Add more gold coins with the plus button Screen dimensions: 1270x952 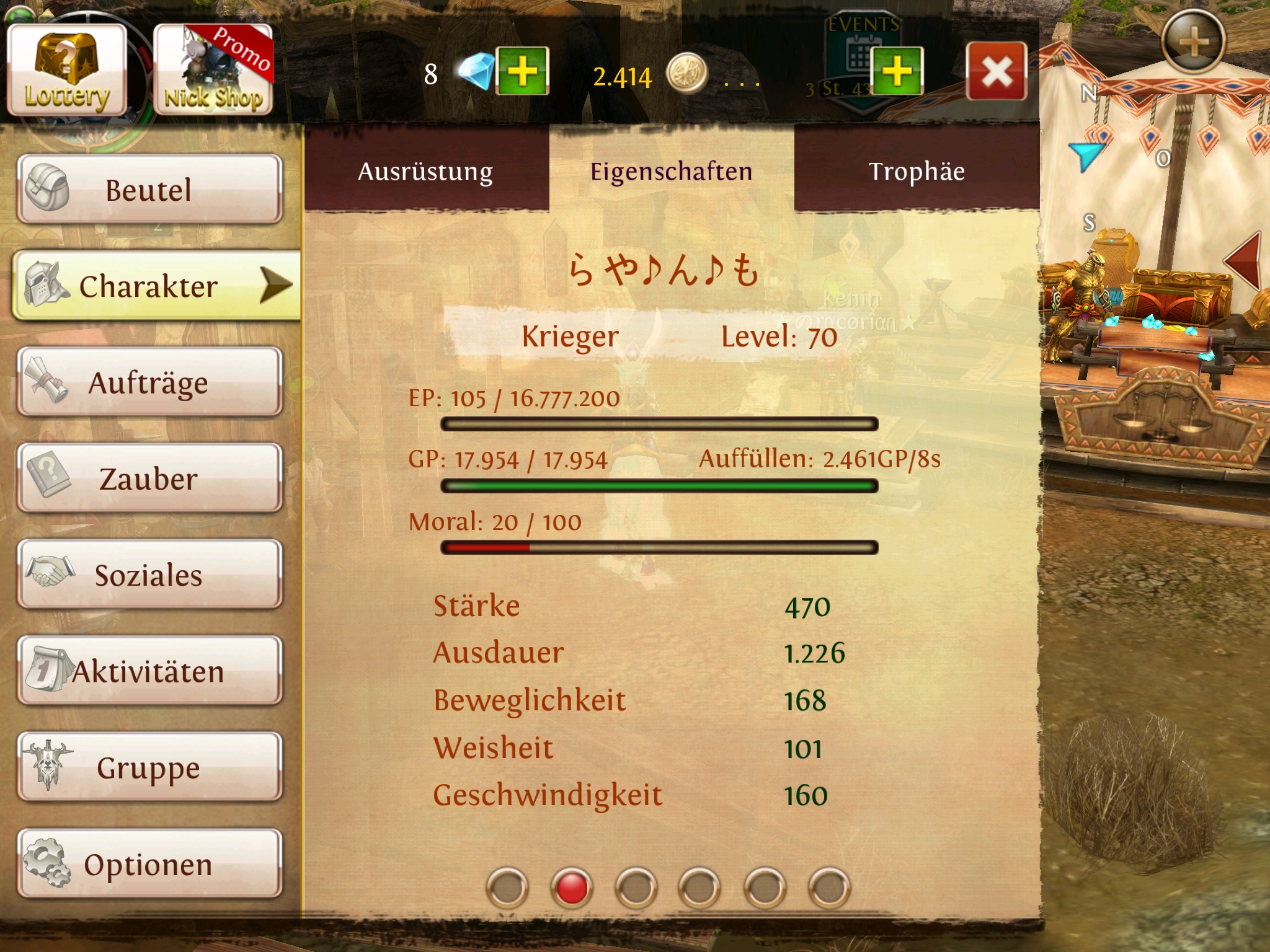897,71
